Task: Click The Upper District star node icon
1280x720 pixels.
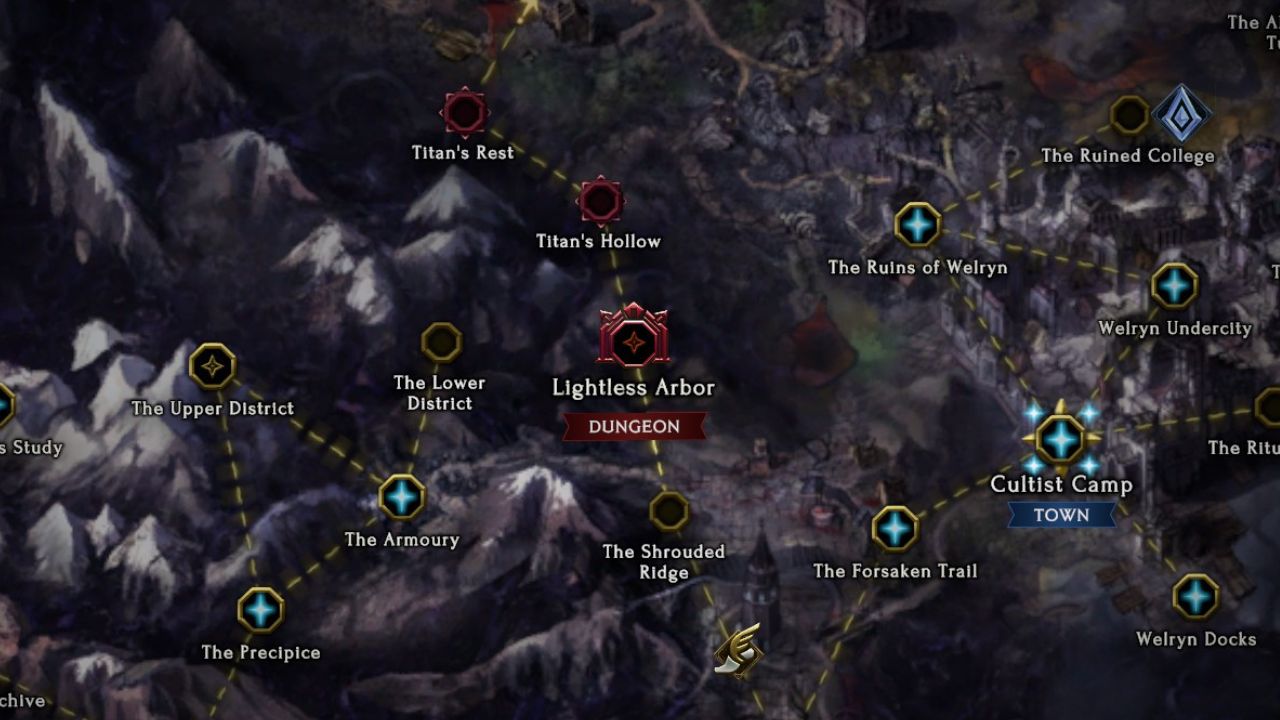Action: point(213,367)
